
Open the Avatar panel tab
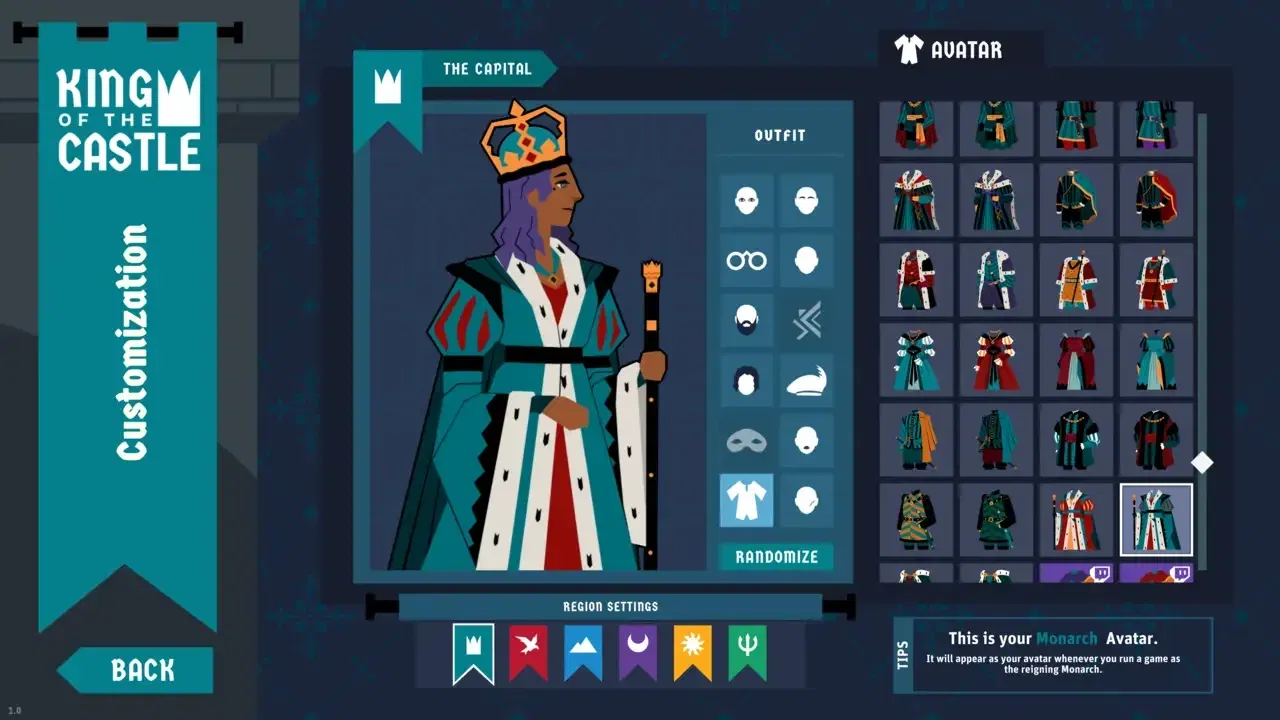(x=957, y=48)
